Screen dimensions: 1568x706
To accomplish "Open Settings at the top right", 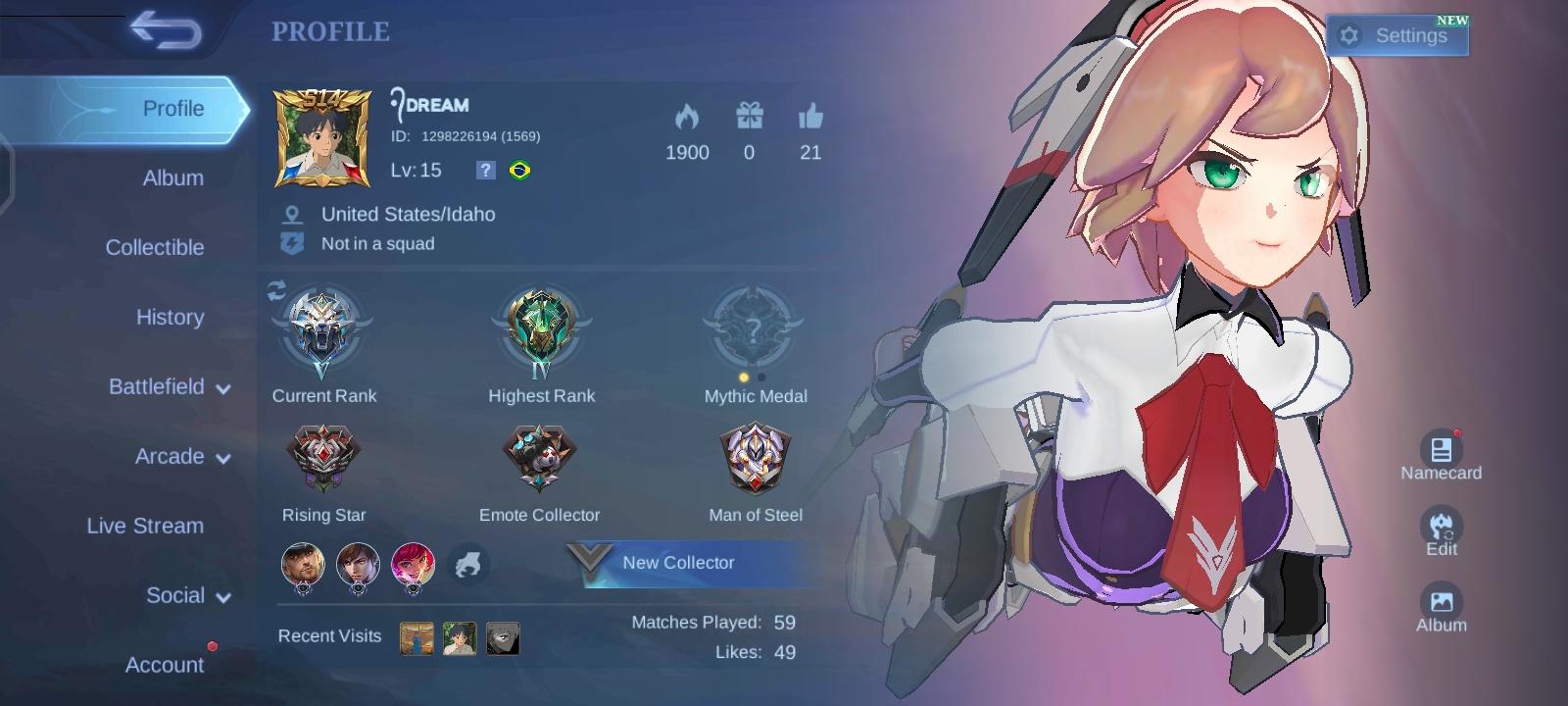I will click(x=1397, y=34).
